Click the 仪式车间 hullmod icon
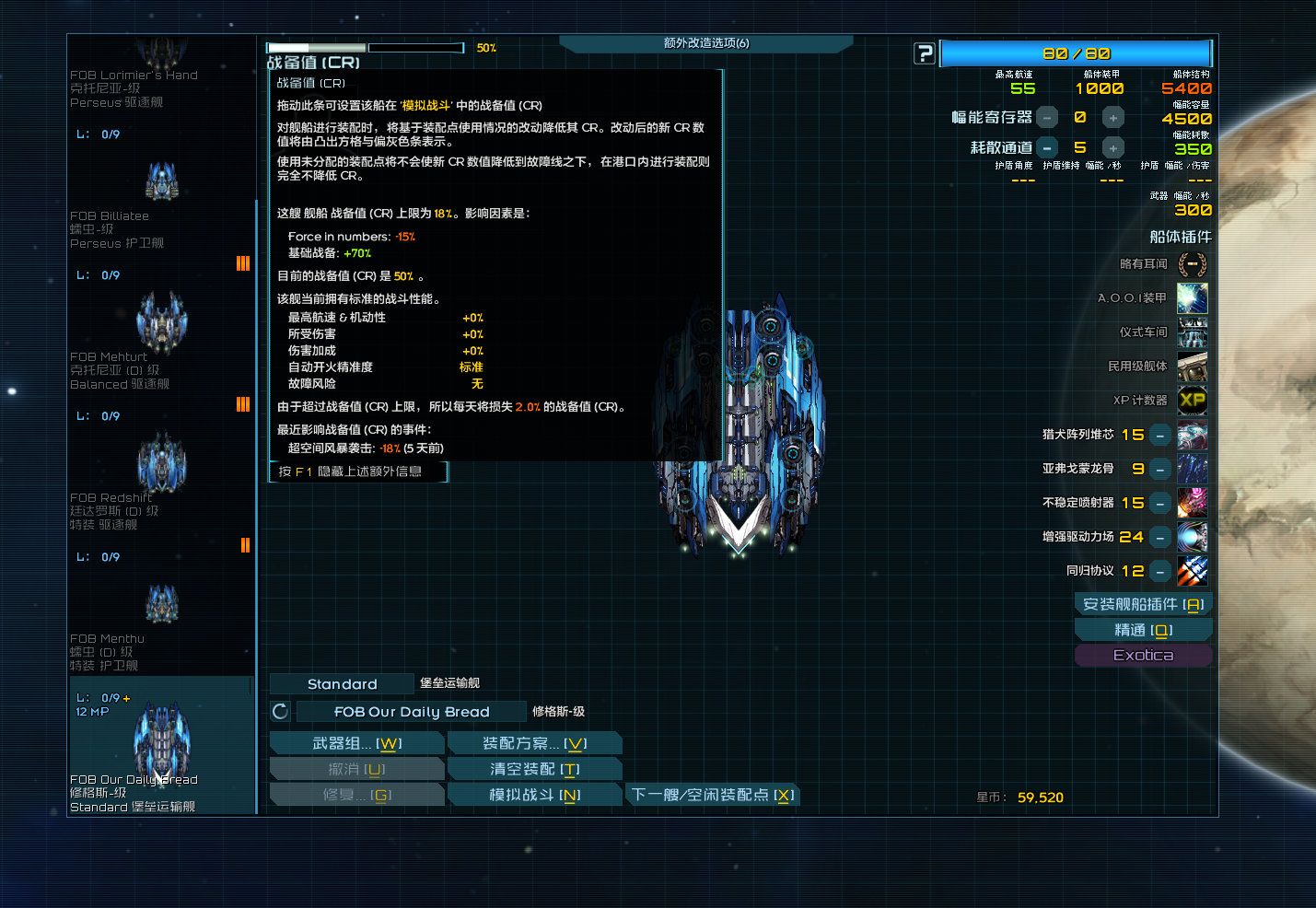The height and width of the screenshot is (908, 1316). click(x=1192, y=332)
